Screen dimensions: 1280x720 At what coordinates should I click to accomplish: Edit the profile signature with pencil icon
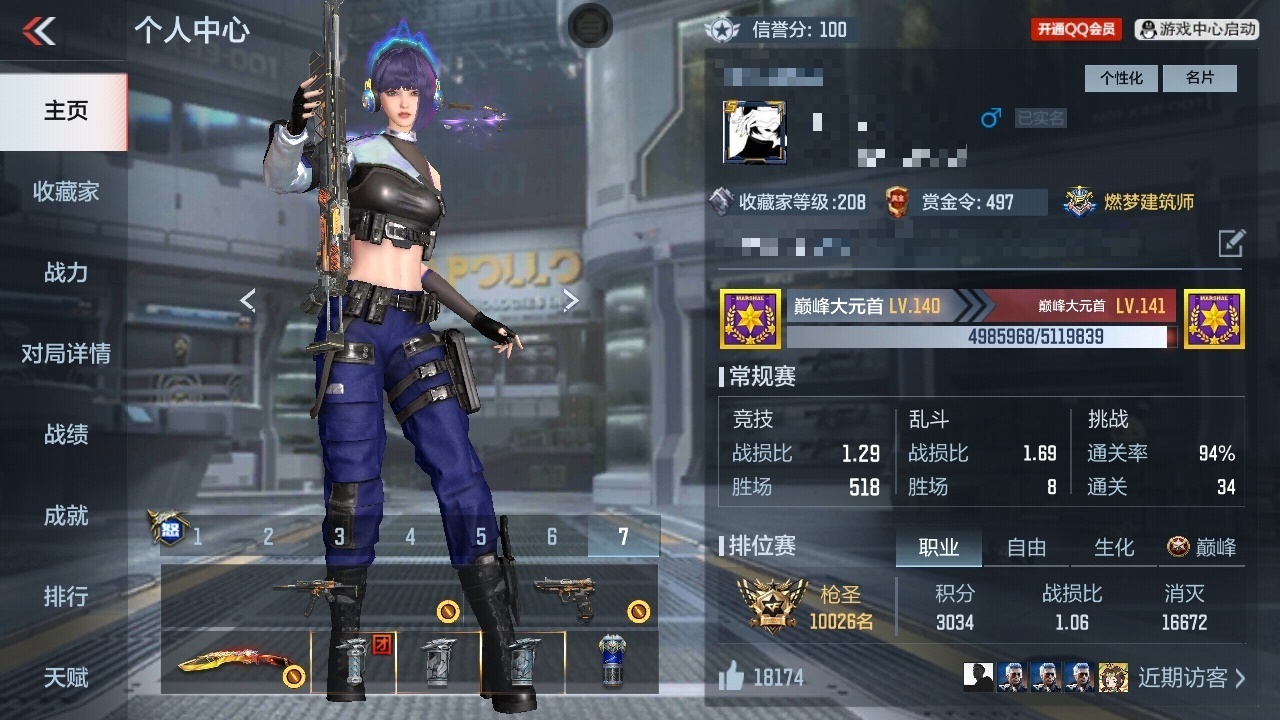1231,242
